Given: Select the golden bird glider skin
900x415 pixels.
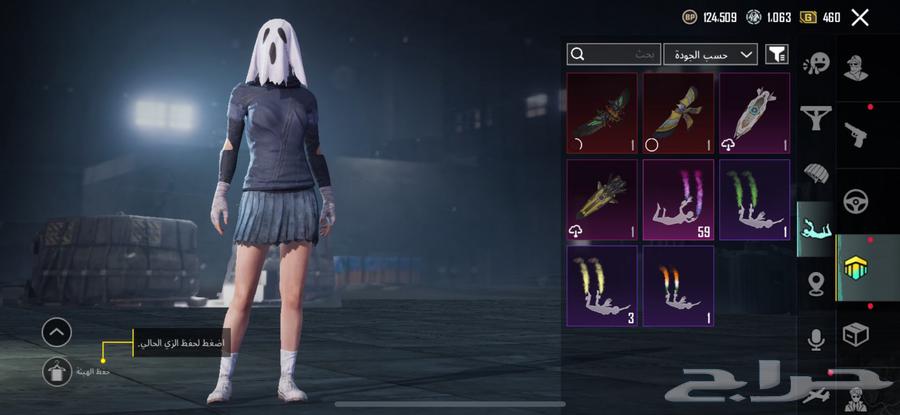Looking at the screenshot, I should coord(678,113).
